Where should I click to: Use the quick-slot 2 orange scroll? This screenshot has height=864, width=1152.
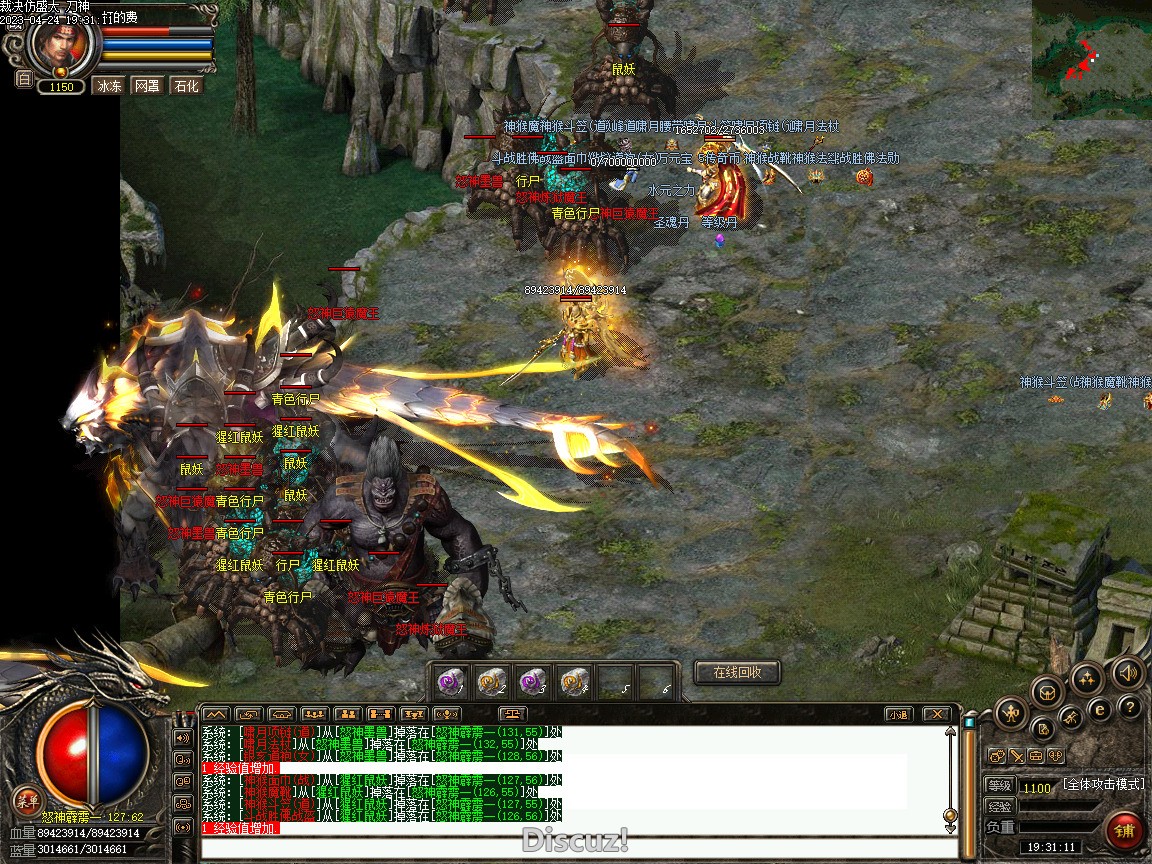492,682
